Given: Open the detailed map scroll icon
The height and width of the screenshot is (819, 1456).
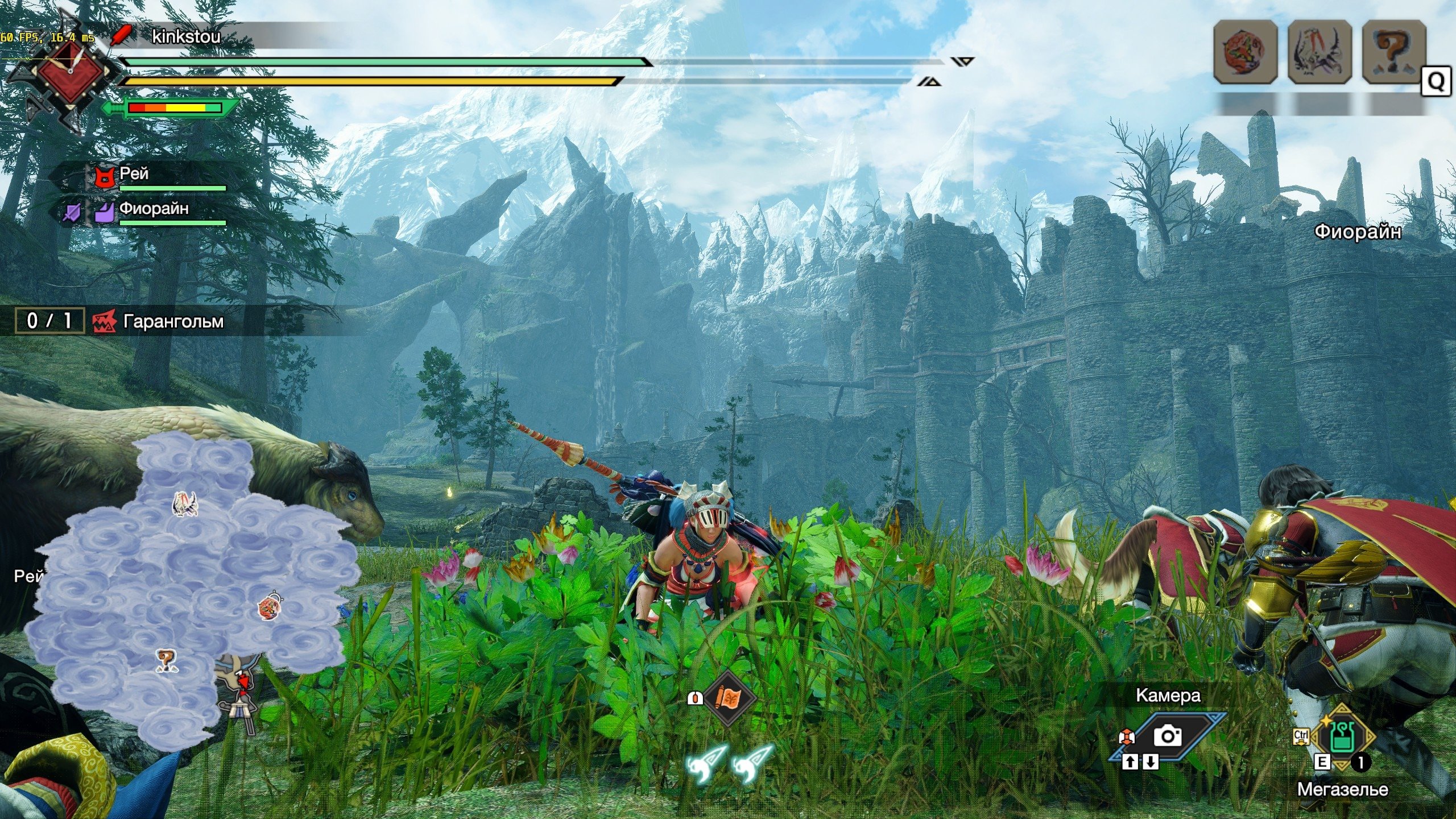Looking at the screenshot, I should 727,697.
